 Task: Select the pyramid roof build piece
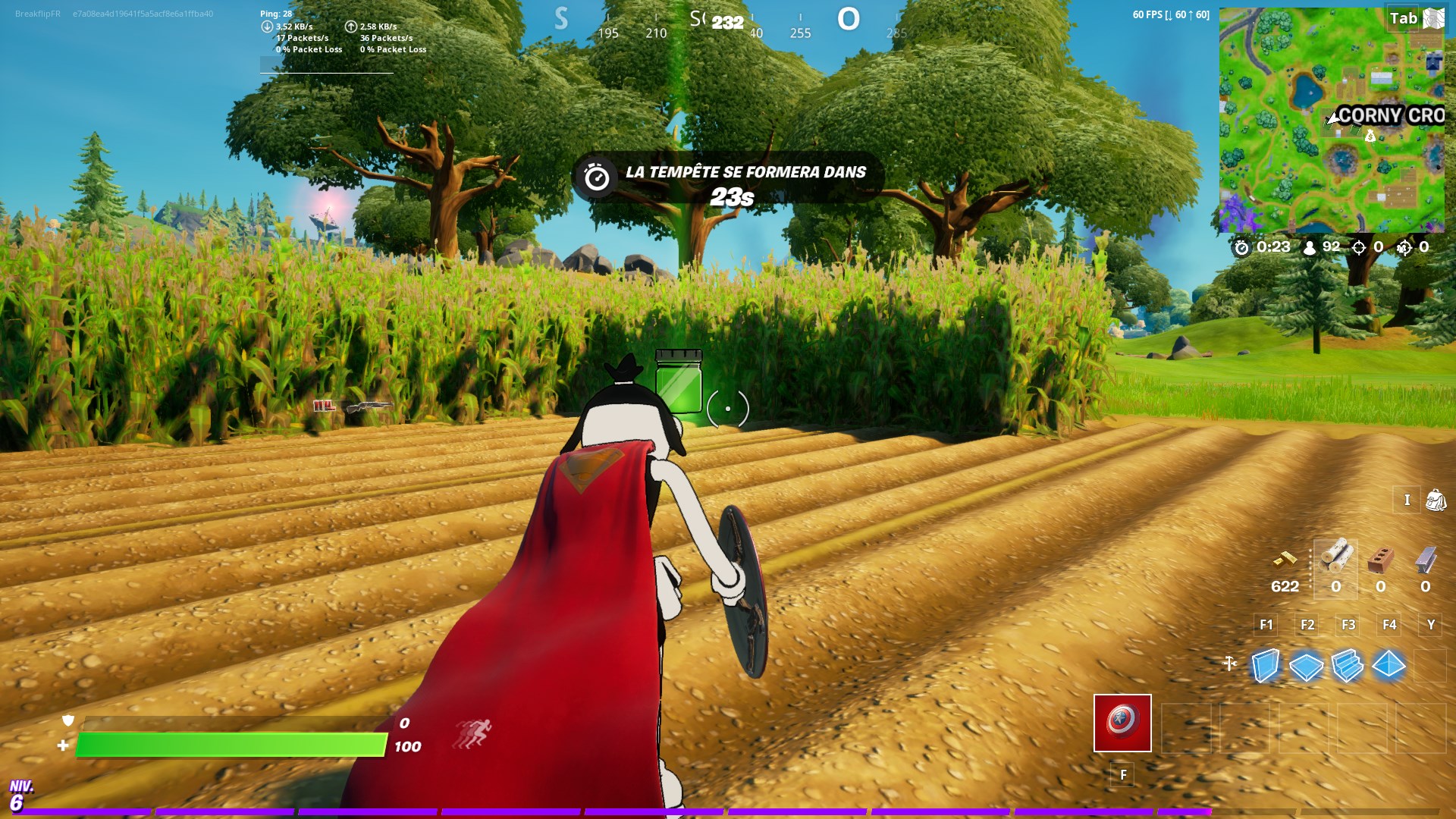(1388, 665)
